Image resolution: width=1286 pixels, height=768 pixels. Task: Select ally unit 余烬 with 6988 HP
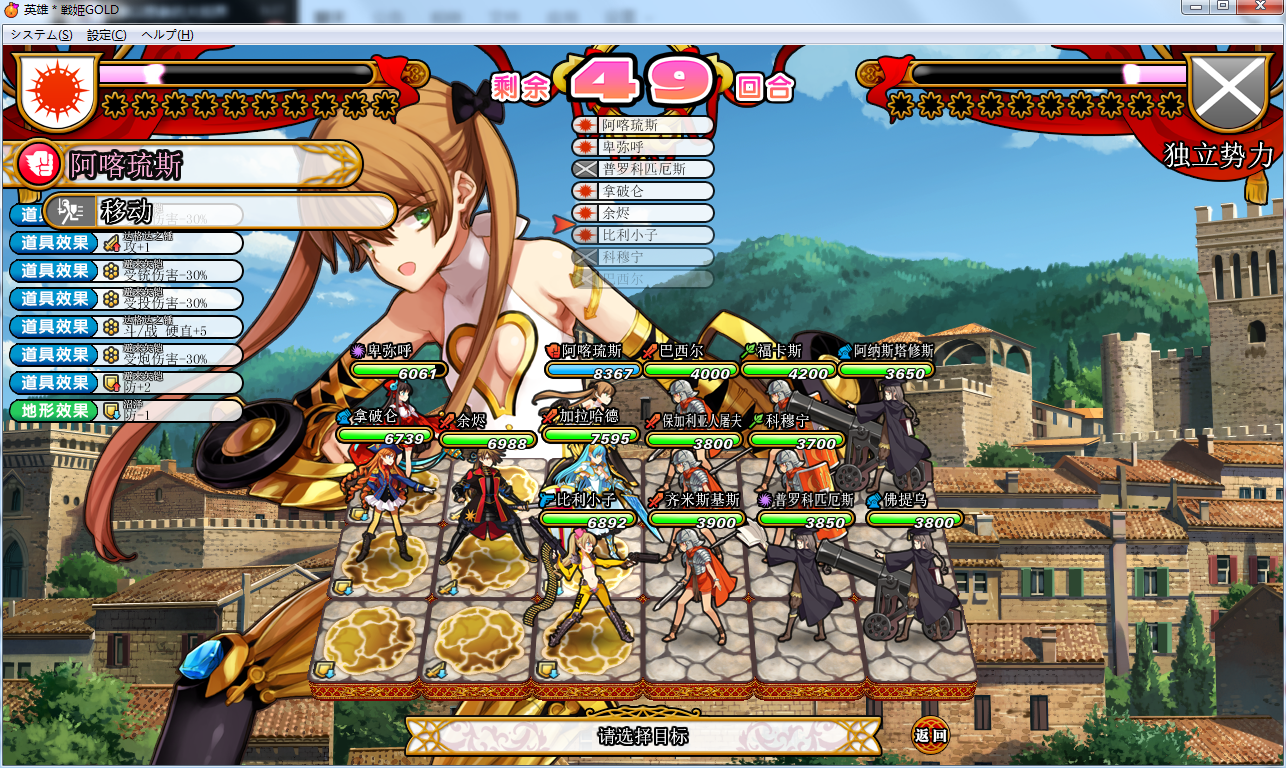click(x=487, y=500)
